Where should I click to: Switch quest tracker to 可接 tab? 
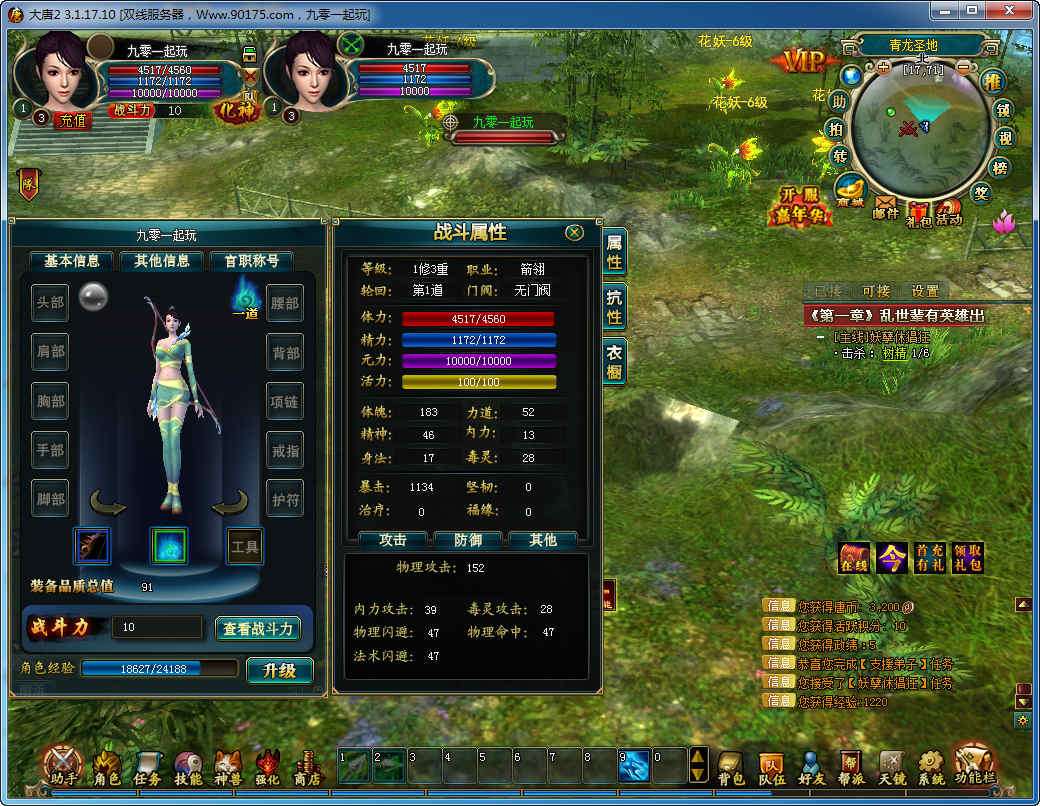click(x=876, y=291)
